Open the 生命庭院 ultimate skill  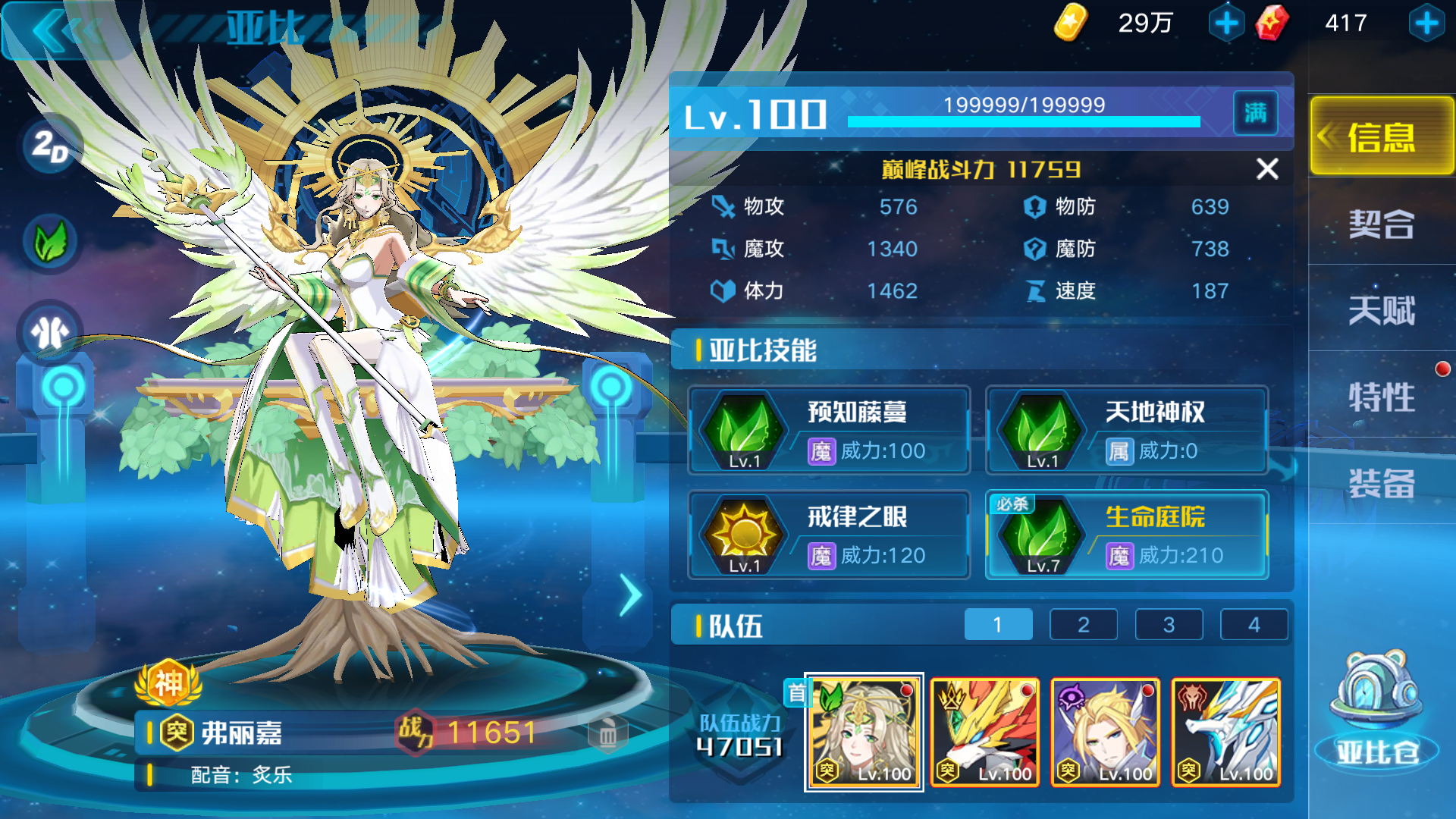click(x=1042, y=535)
